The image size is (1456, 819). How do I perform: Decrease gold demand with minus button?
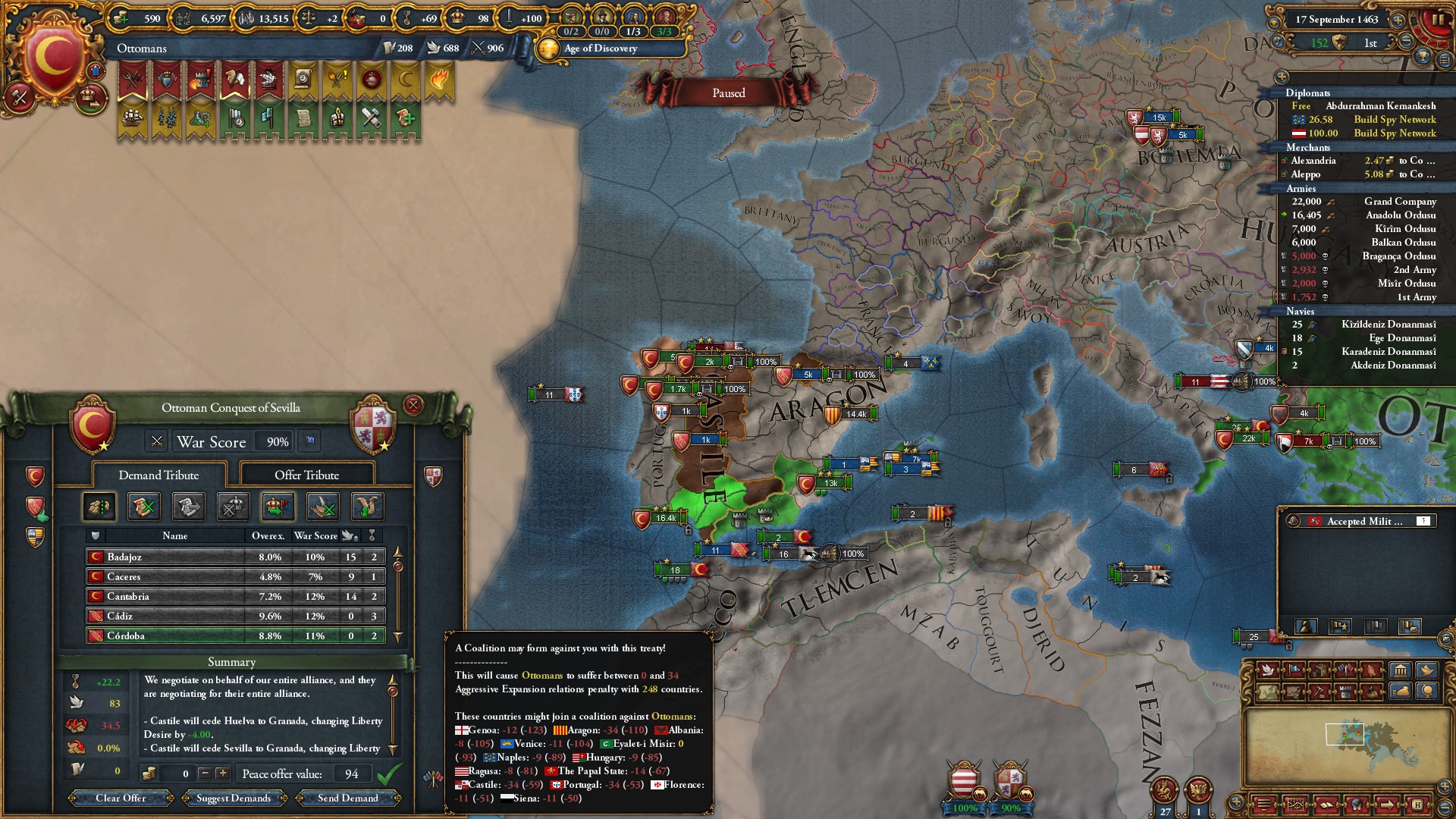click(x=204, y=773)
